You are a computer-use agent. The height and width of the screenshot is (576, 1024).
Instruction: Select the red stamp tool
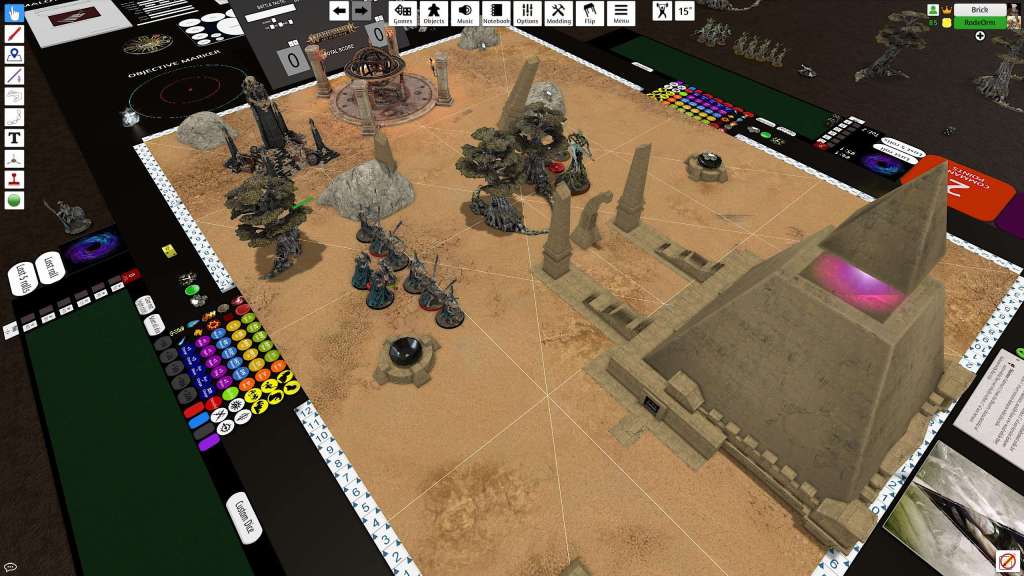click(x=14, y=180)
